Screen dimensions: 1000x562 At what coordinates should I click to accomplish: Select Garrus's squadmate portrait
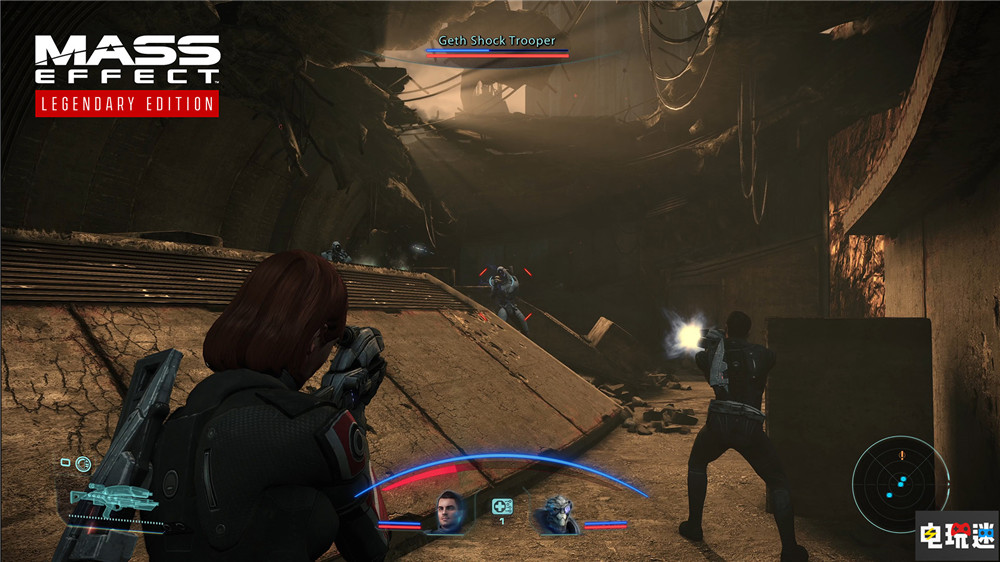[x=554, y=514]
